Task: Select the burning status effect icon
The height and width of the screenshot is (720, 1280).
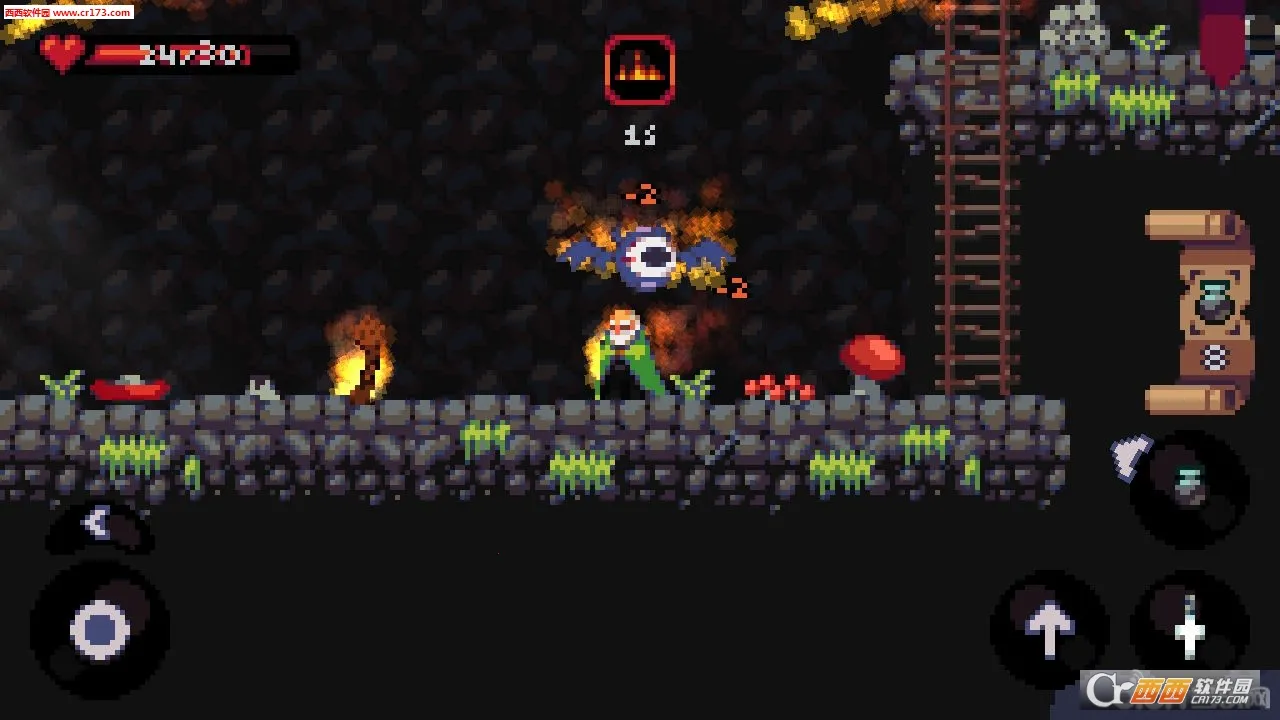Action: point(639,70)
